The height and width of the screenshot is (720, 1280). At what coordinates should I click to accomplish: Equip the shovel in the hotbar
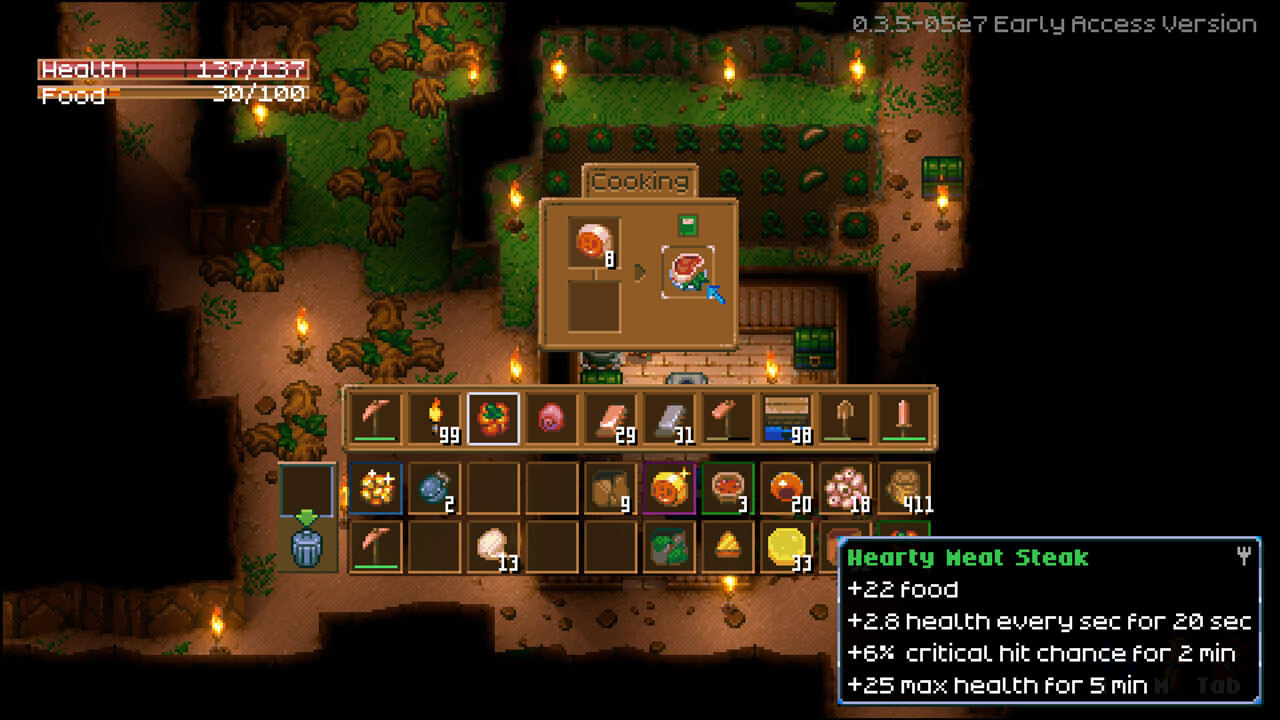[845, 418]
